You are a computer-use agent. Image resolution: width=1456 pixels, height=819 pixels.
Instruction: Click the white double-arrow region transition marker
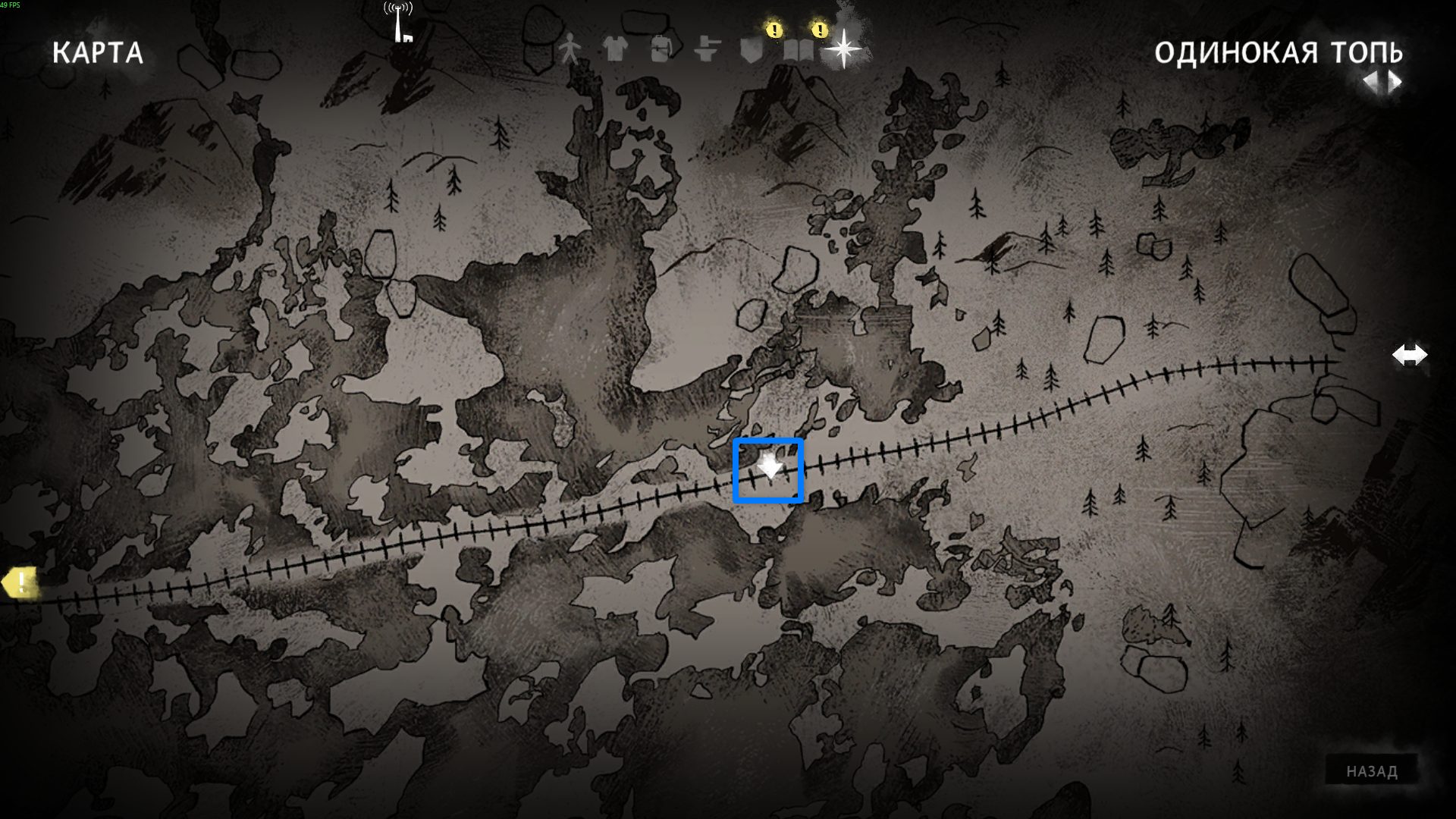coord(1409,355)
